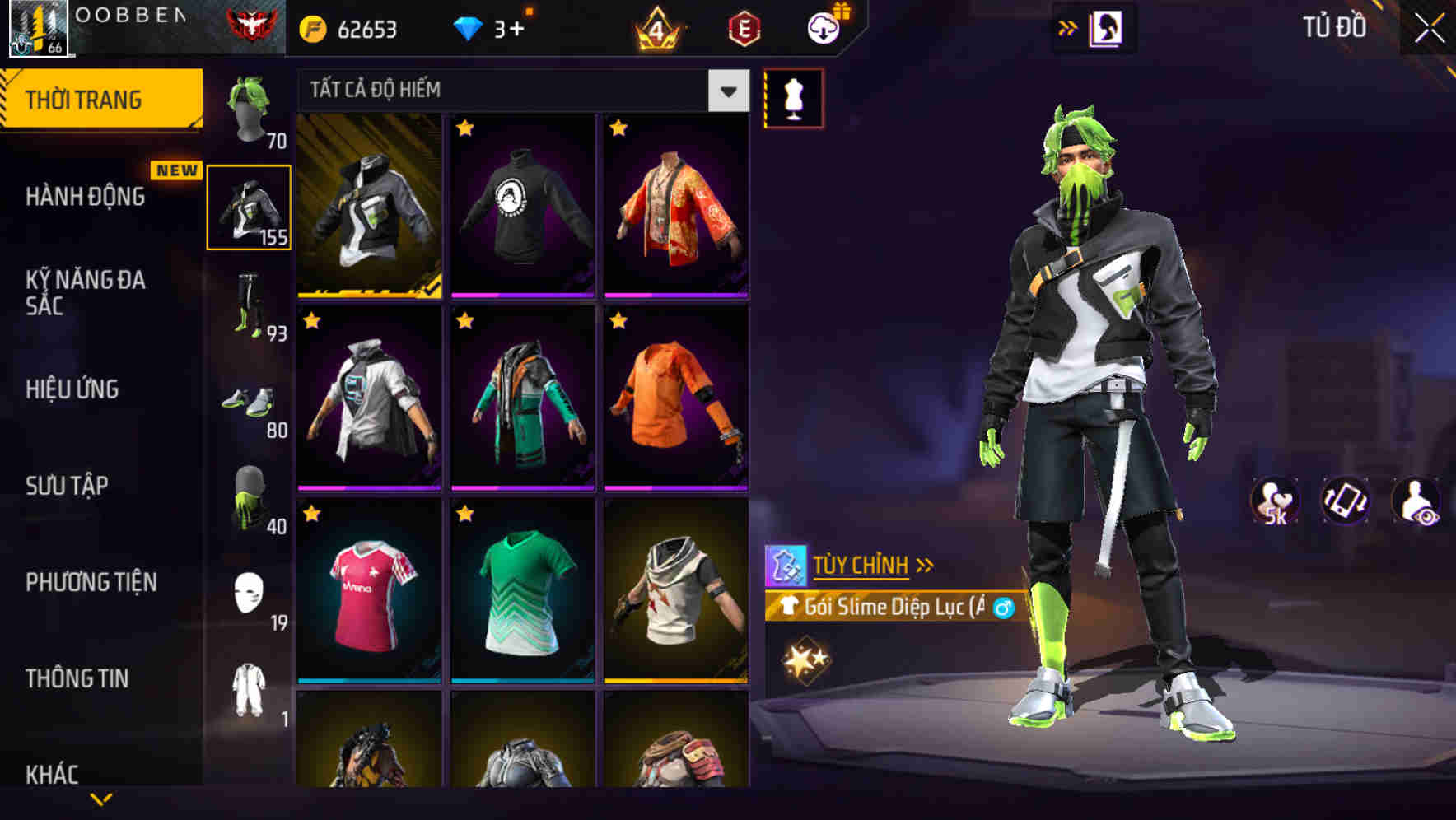Open the Tất Cả Độ Hiếm rarity dropdown

pos(519,89)
